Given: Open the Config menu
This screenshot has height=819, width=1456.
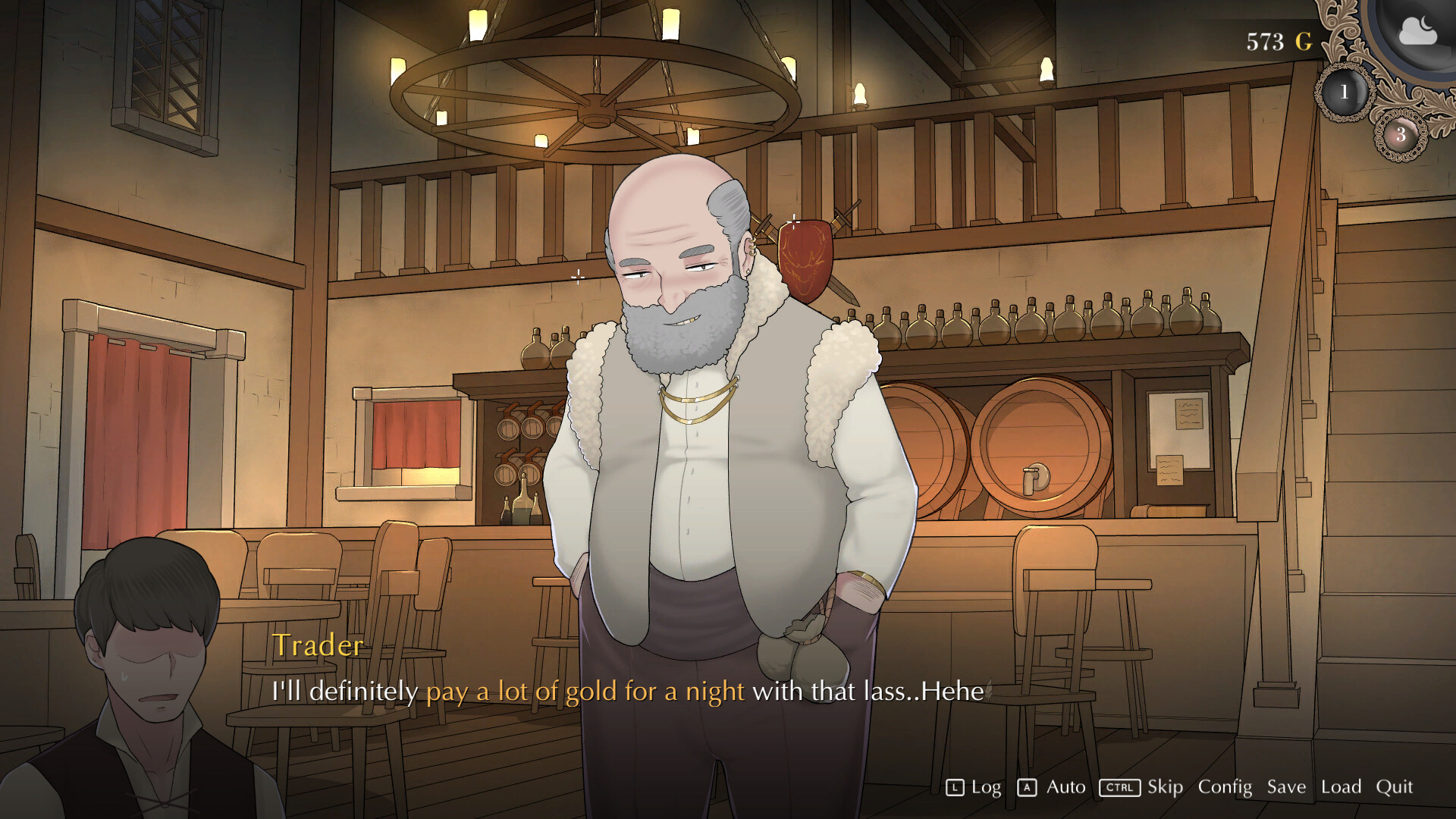Looking at the screenshot, I should (1225, 787).
